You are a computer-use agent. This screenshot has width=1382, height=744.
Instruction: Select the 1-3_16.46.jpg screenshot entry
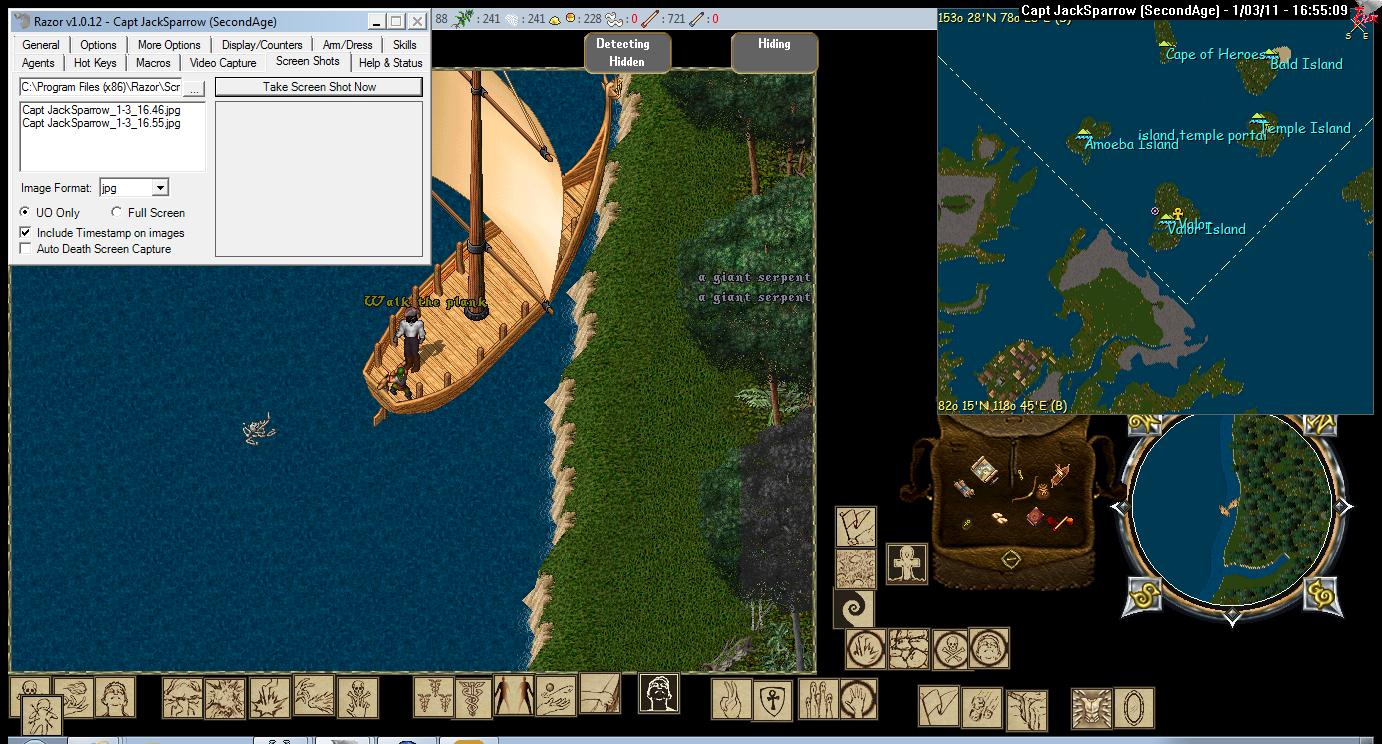tap(101, 110)
